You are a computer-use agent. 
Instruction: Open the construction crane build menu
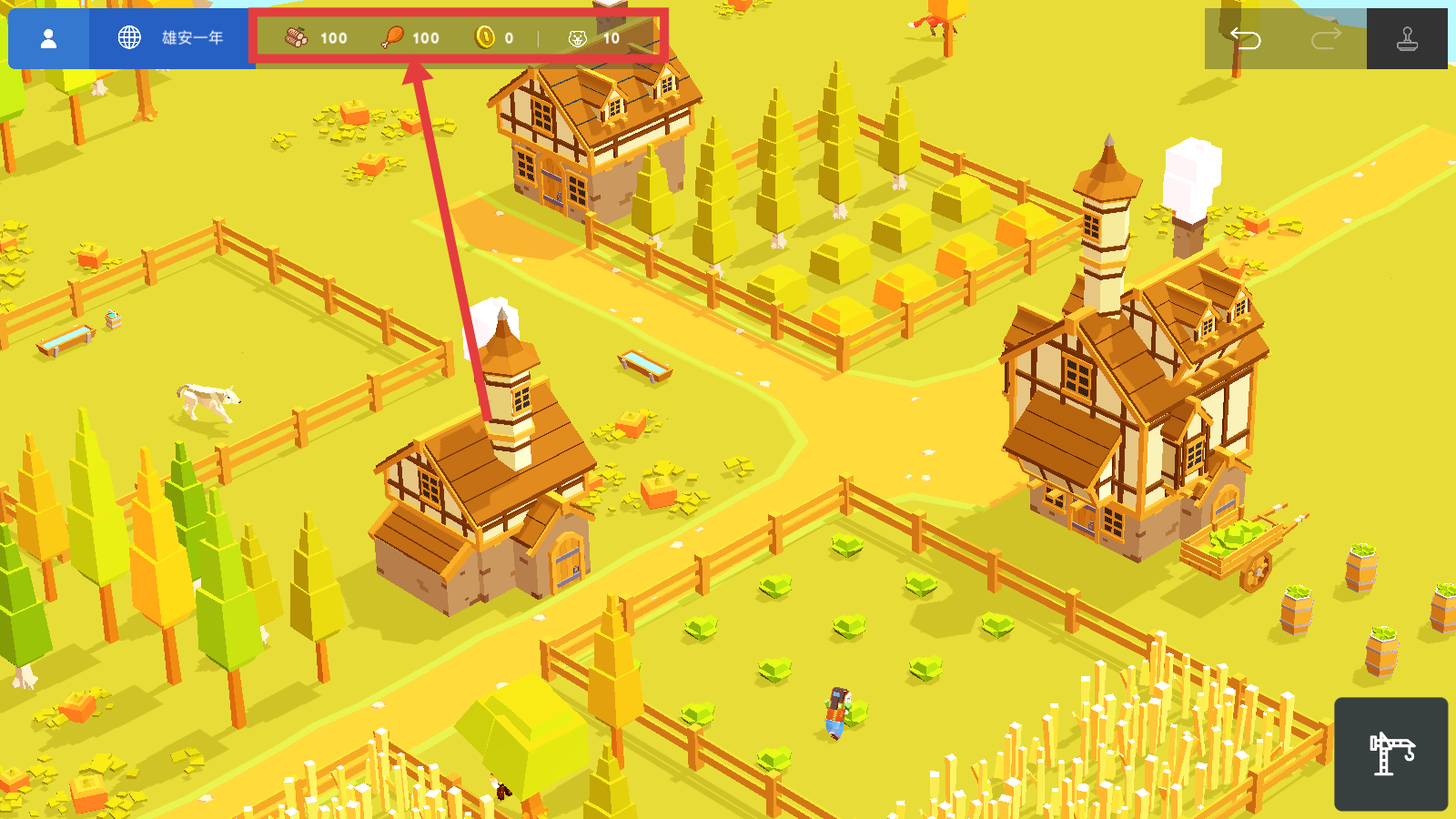[1390, 753]
